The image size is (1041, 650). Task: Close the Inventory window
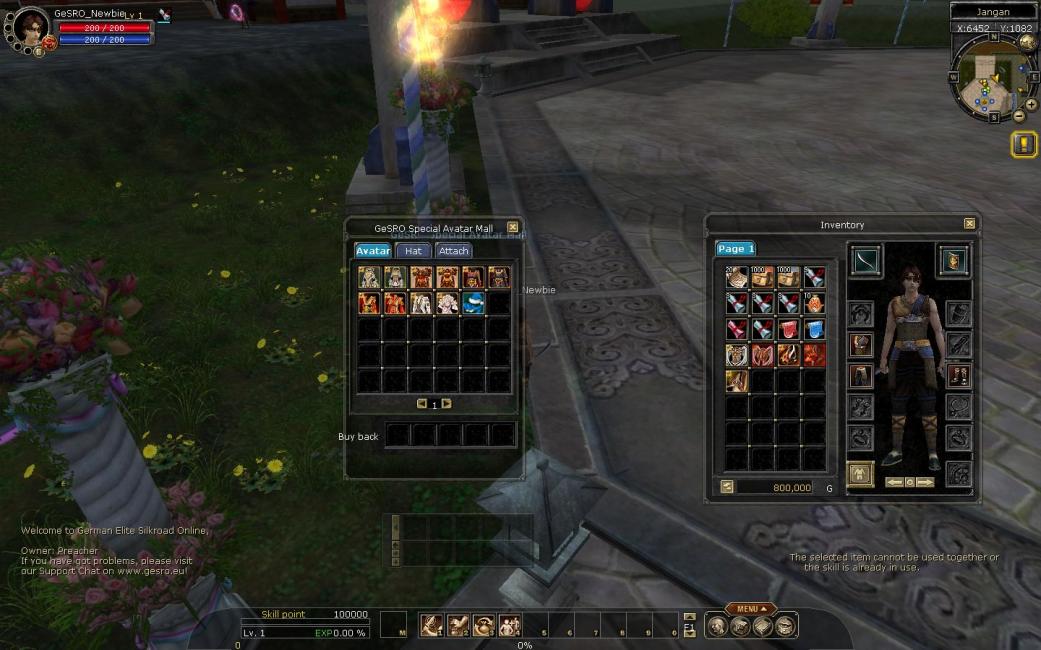pos(969,224)
